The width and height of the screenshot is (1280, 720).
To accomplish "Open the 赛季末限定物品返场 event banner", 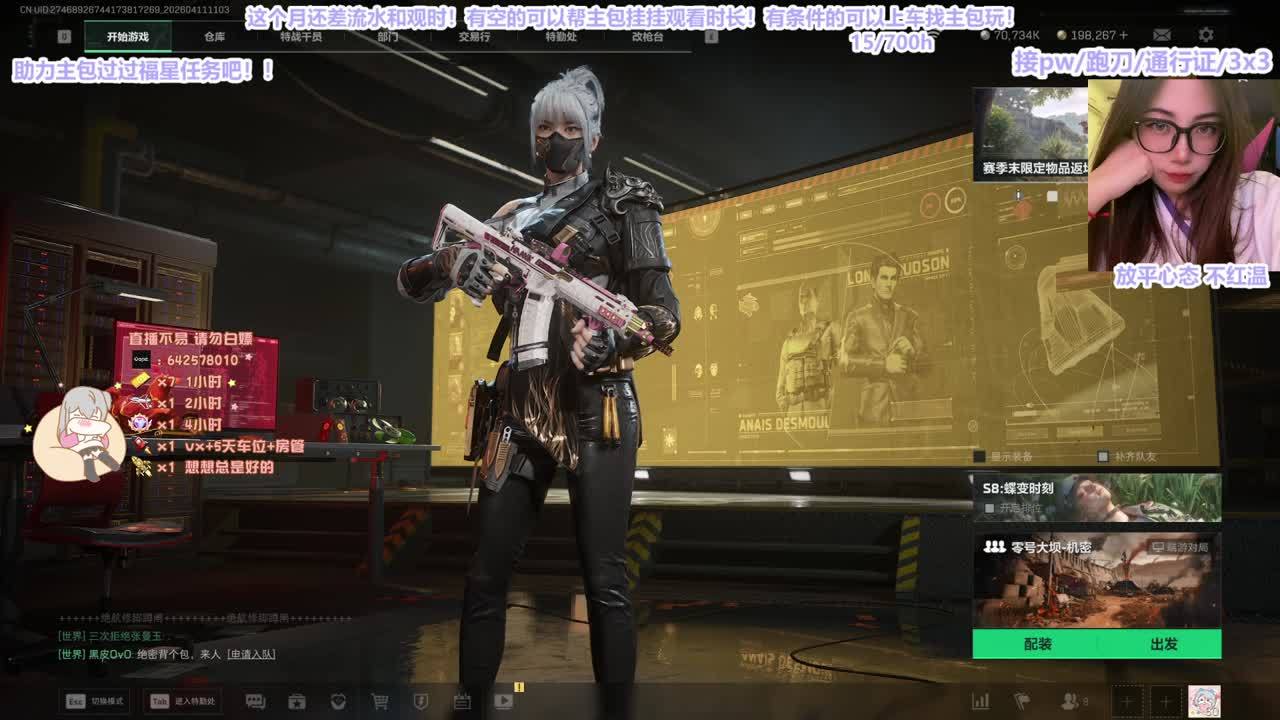I will [x=1030, y=135].
